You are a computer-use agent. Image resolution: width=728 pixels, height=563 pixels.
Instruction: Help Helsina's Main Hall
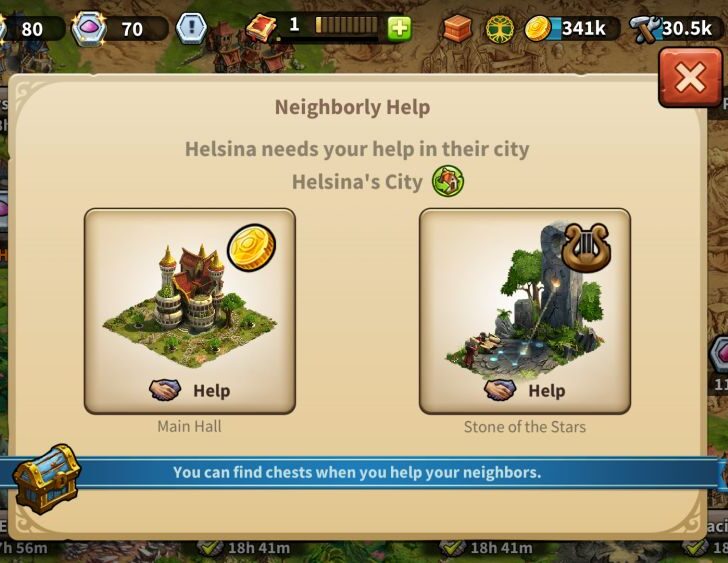click(x=190, y=390)
